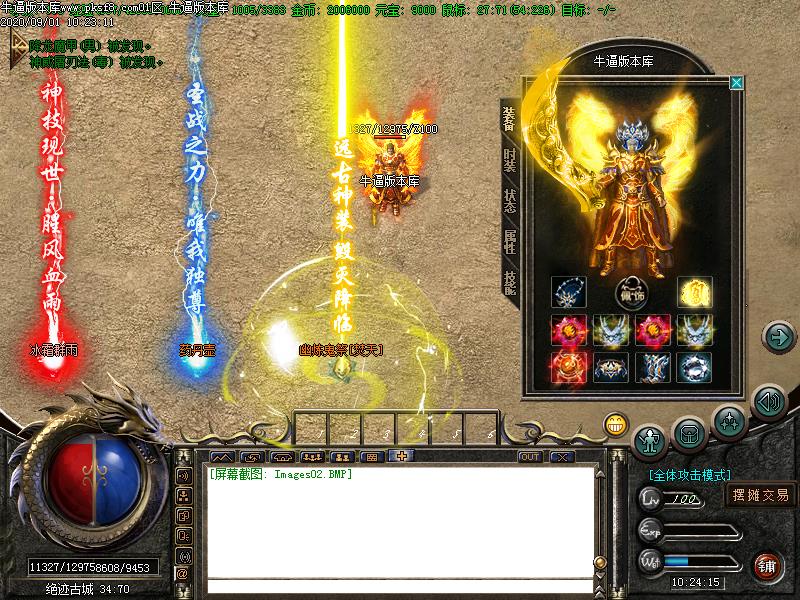Change the 全体攻击模式 attack mode
Image resolution: width=800 pixels, height=600 pixels.
pyautogui.click(x=690, y=475)
